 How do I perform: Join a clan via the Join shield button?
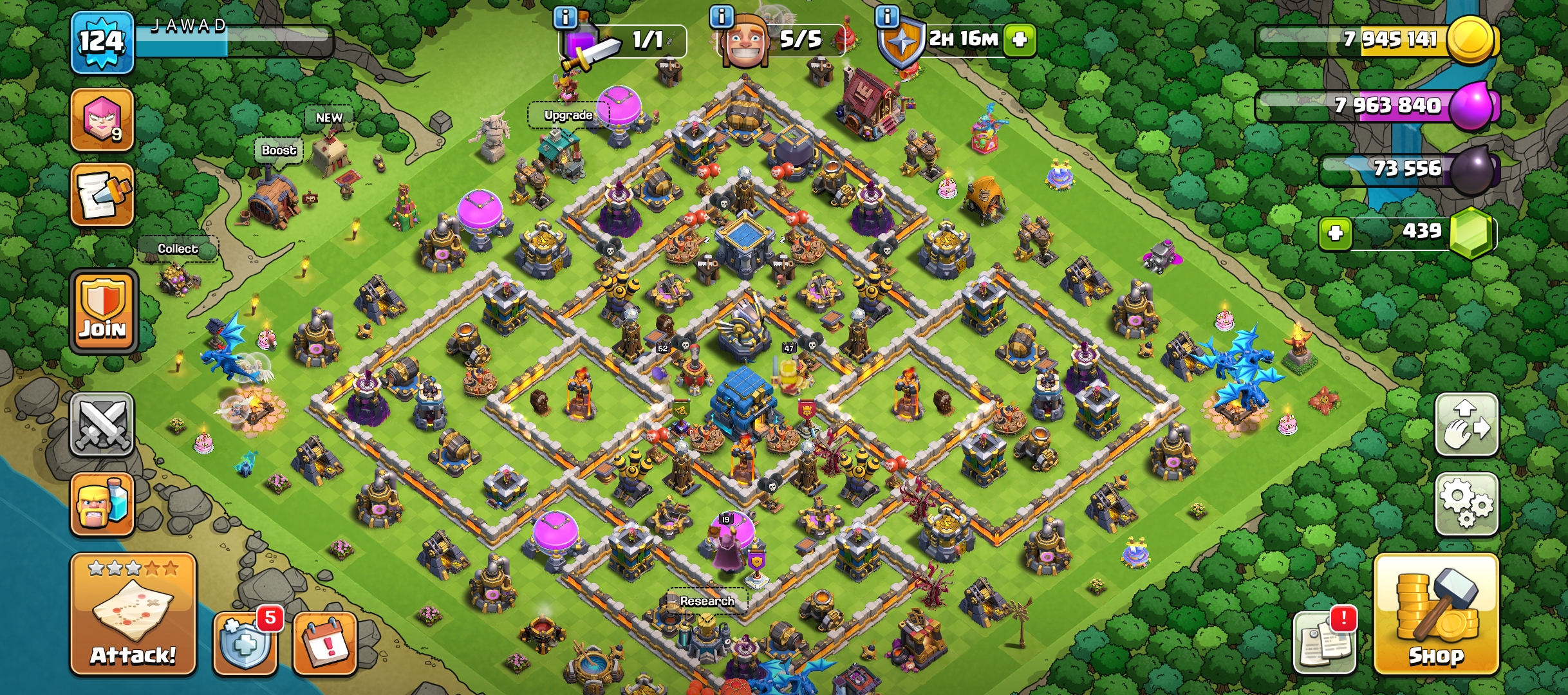pos(103,312)
